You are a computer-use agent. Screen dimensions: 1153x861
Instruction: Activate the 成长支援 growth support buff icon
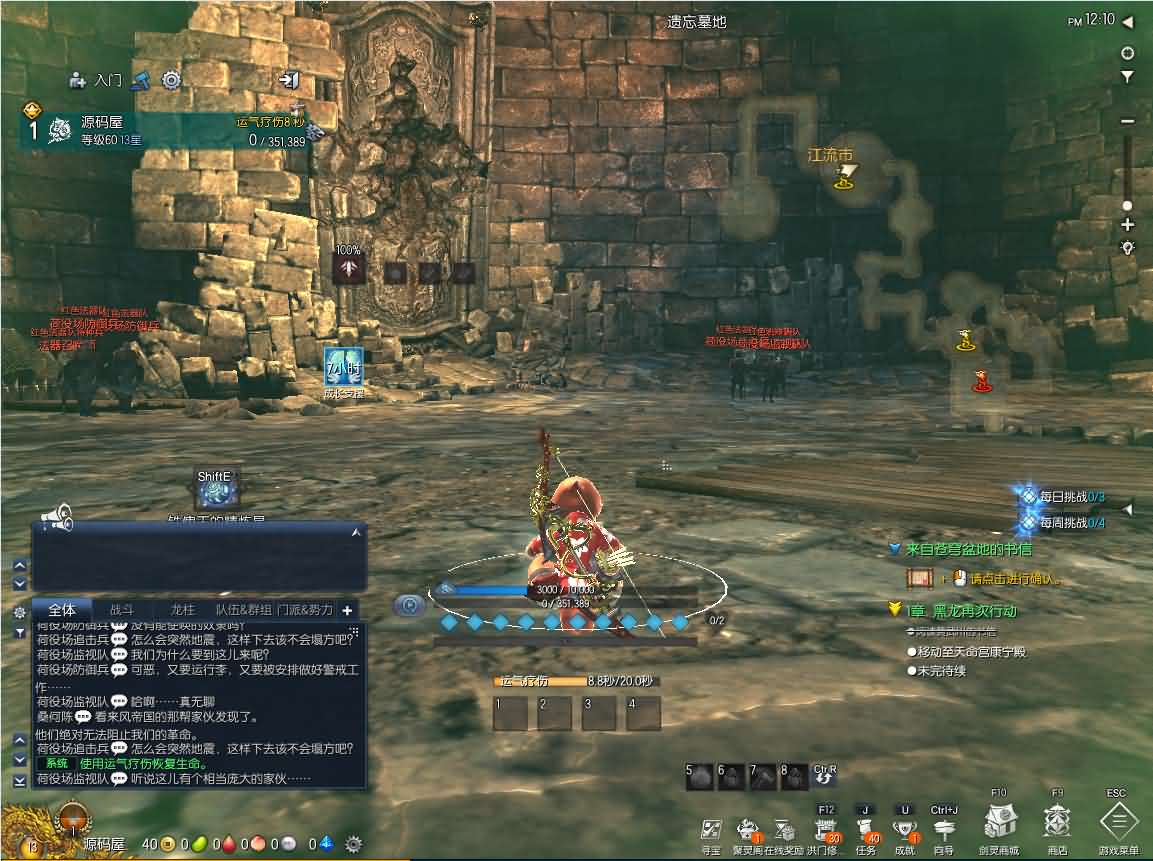(343, 367)
